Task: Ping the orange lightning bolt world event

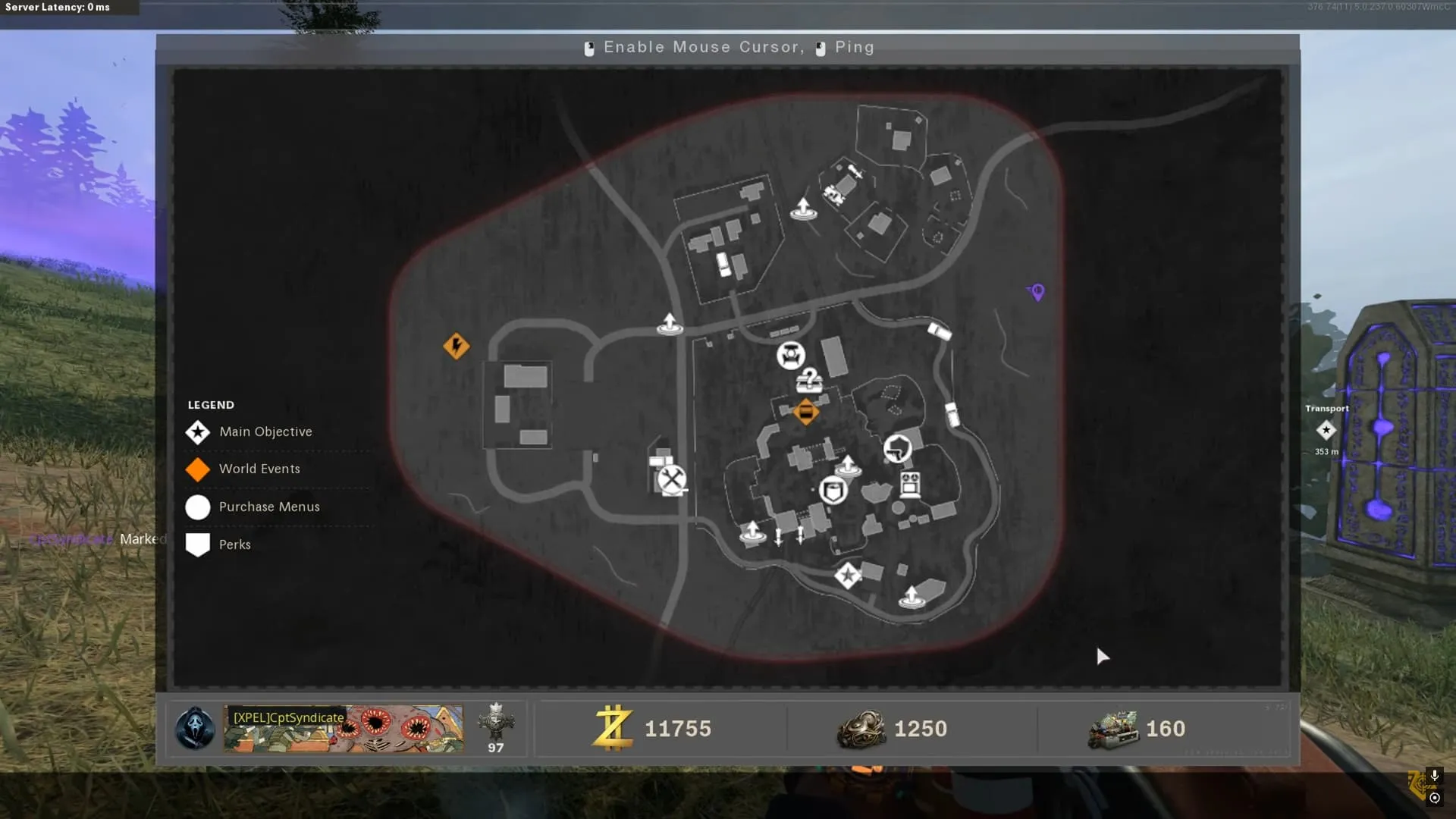Action: tap(456, 347)
